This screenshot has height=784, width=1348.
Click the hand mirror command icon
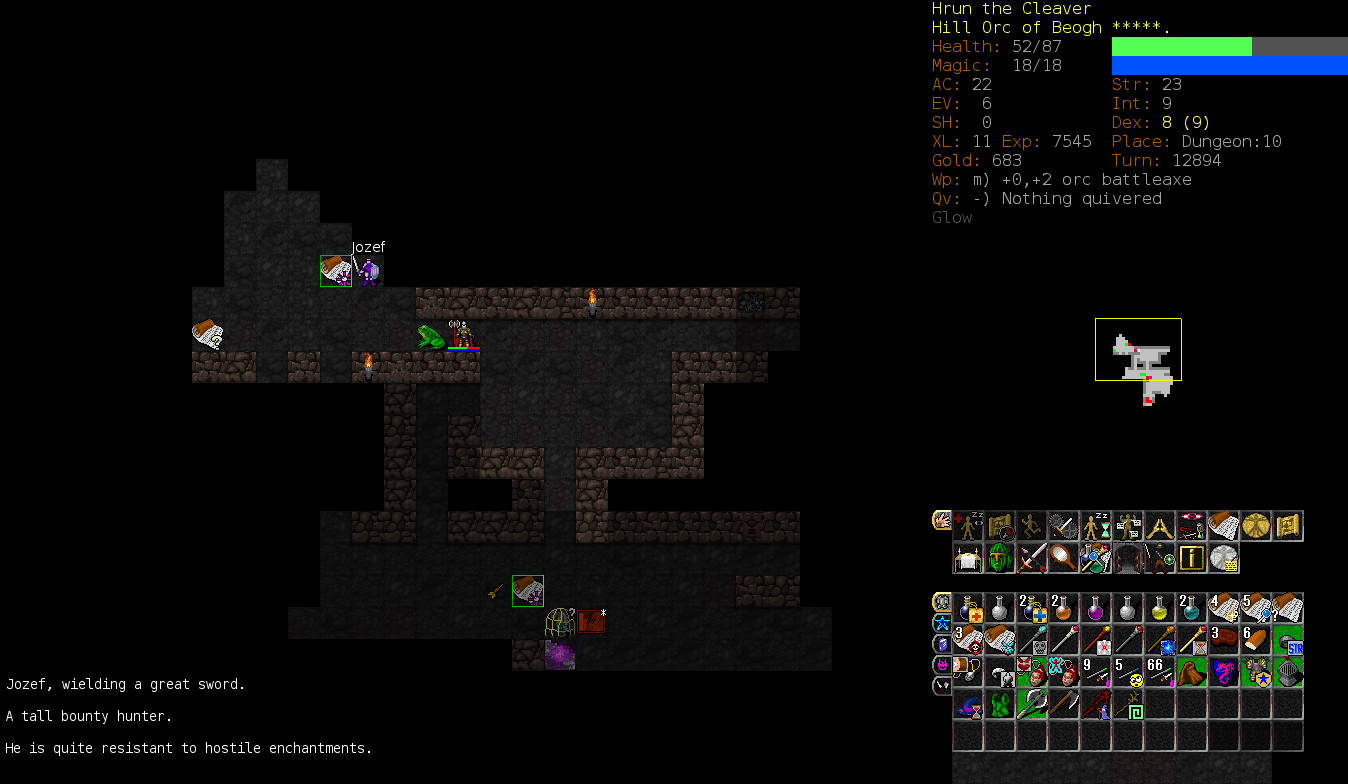pos(1064,558)
